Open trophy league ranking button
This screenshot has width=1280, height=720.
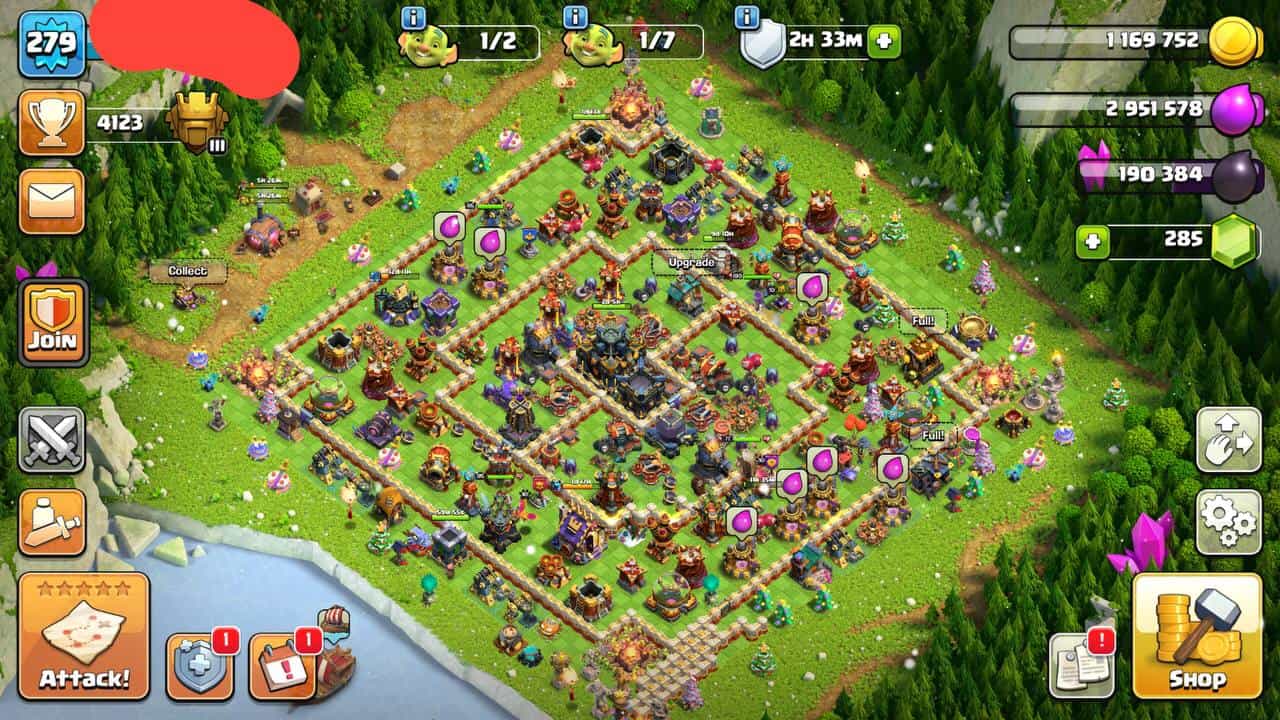pyautogui.click(x=51, y=122)
